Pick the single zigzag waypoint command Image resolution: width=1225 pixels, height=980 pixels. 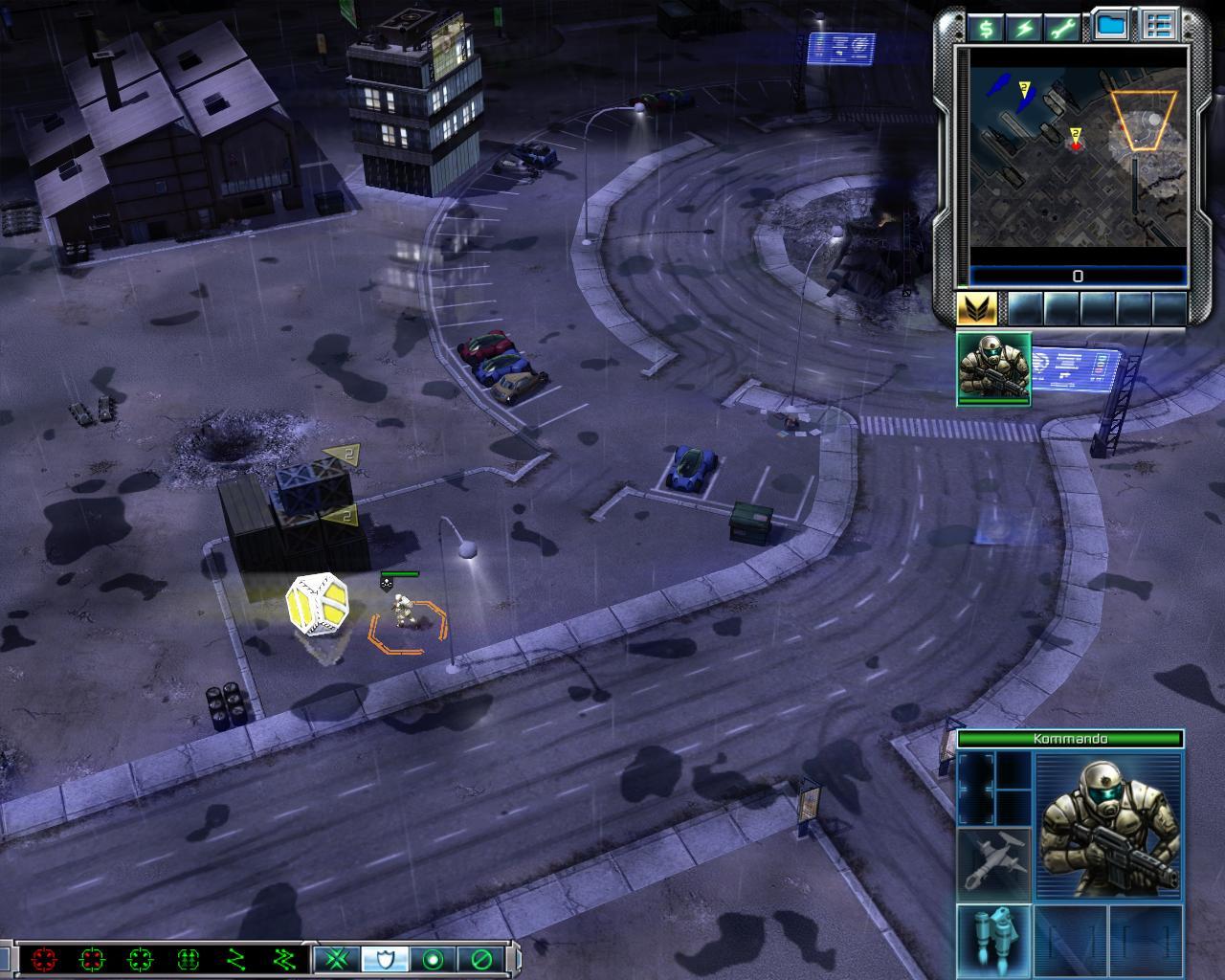tap(236, 958)
